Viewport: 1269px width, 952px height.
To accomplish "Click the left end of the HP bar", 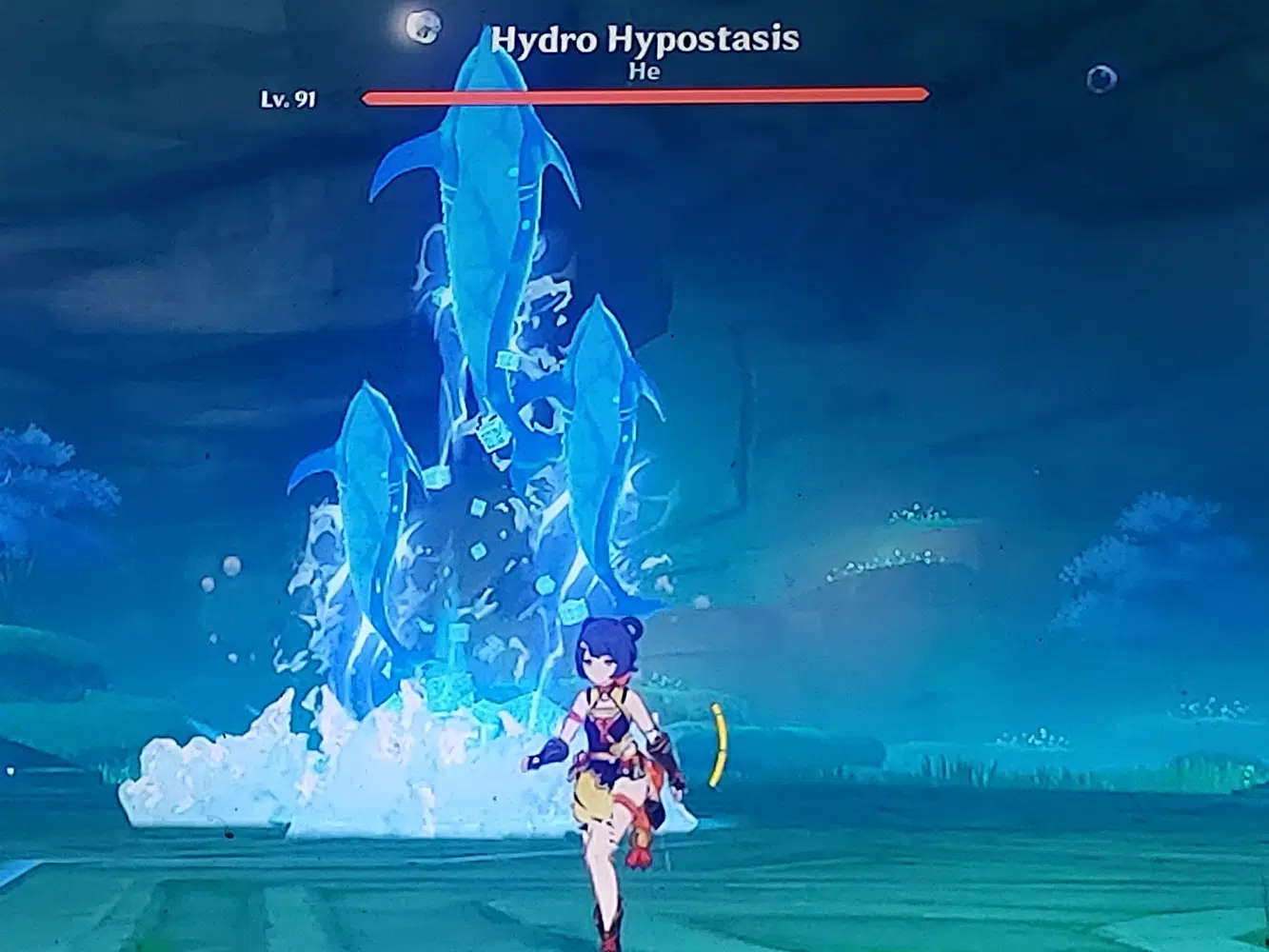I will click(x=367, y=93).
